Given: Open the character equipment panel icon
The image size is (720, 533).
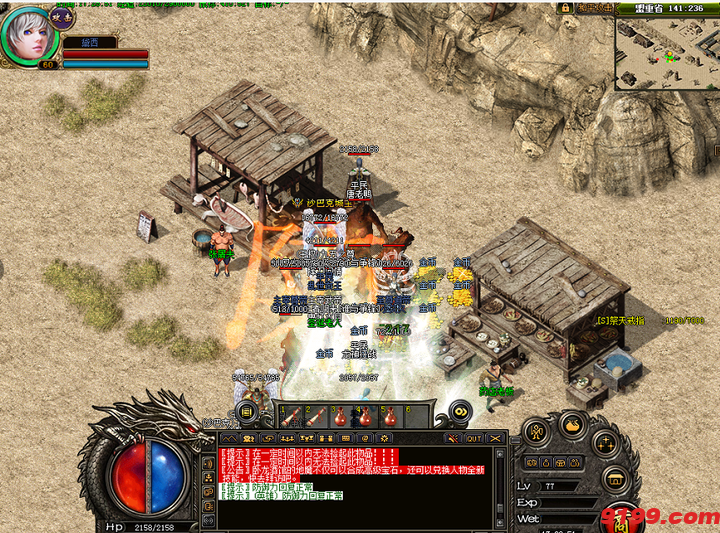Looking at the screenshot, I should (535, 431).
